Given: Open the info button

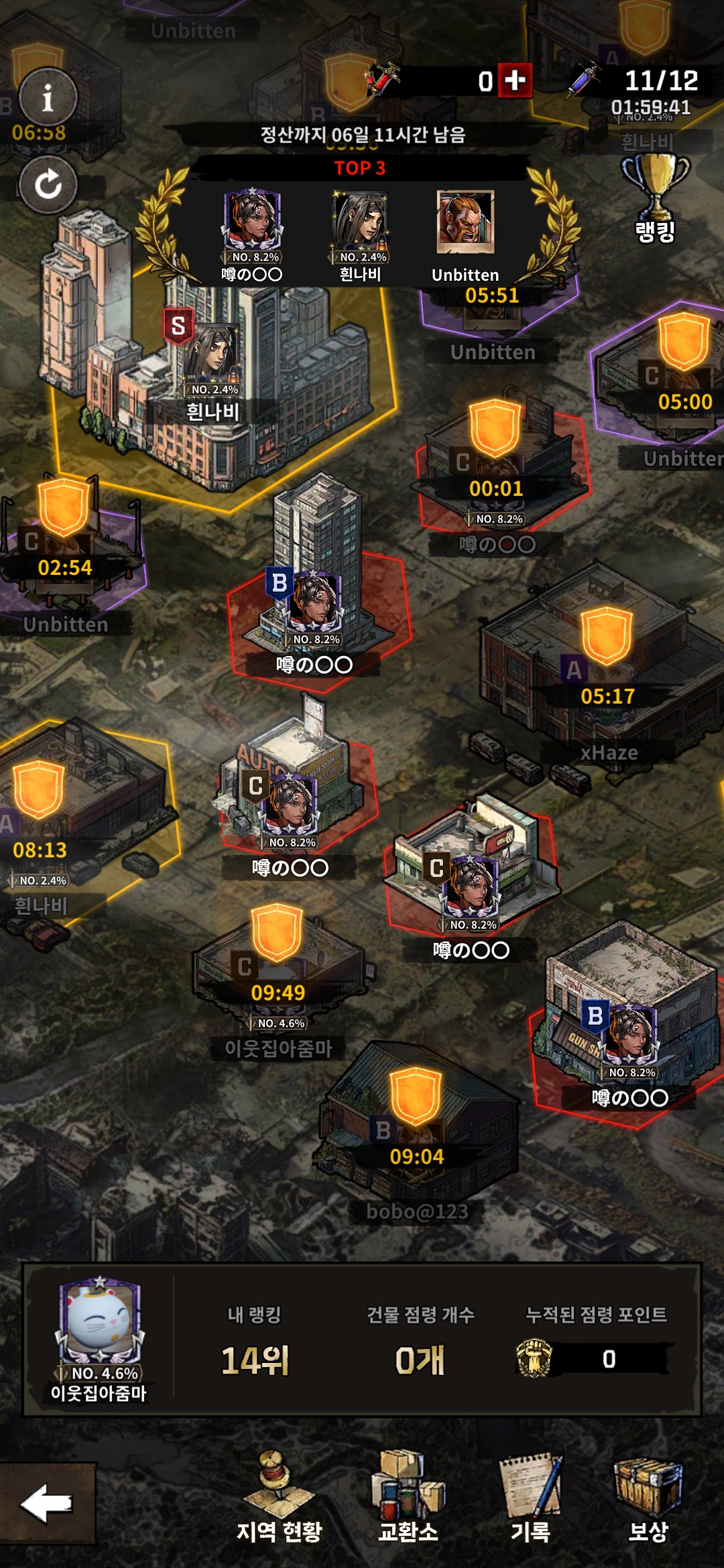Looking at the screenshot, I should click(x=48, y=99).
